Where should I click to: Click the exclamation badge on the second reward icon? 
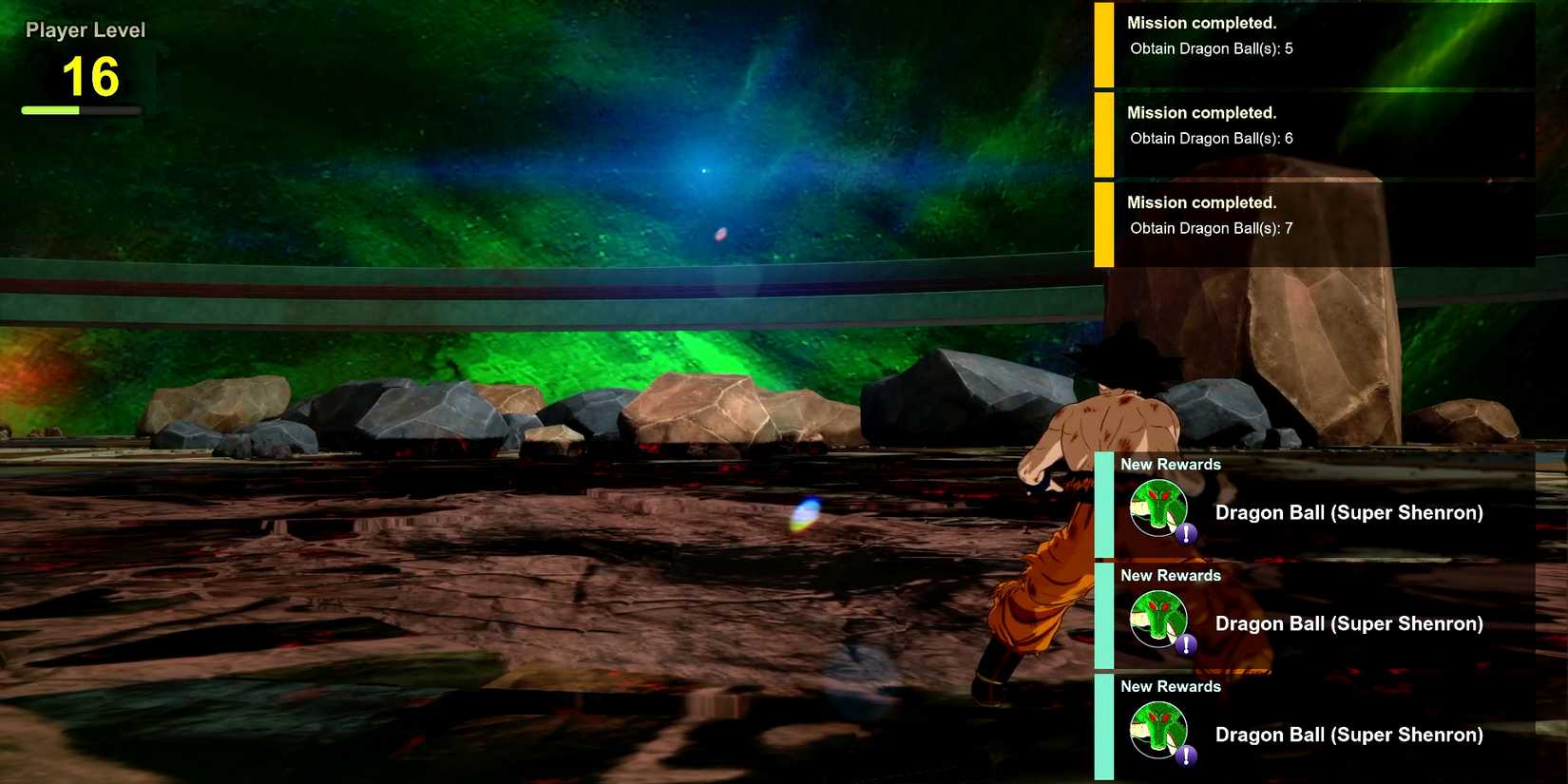1184,646
